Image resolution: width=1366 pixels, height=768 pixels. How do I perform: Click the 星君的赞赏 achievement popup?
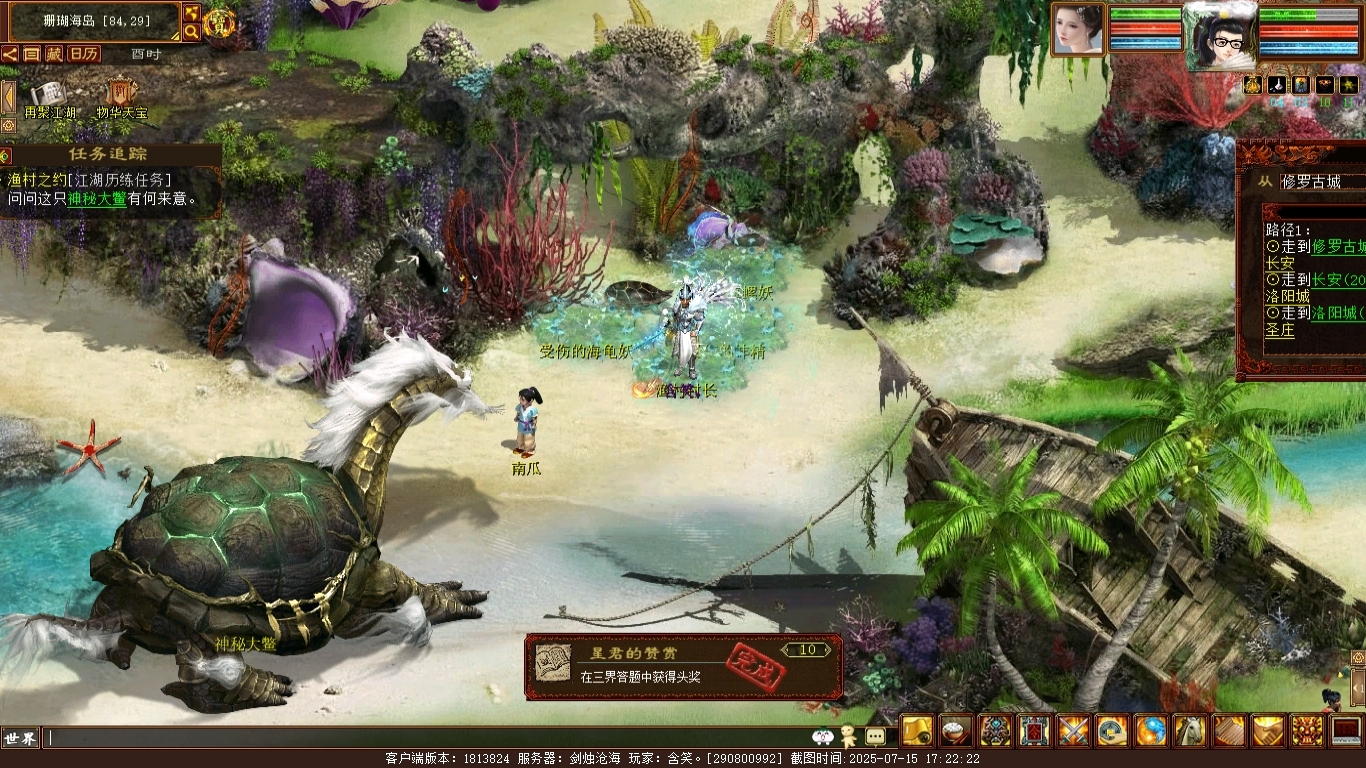(683, 666)
